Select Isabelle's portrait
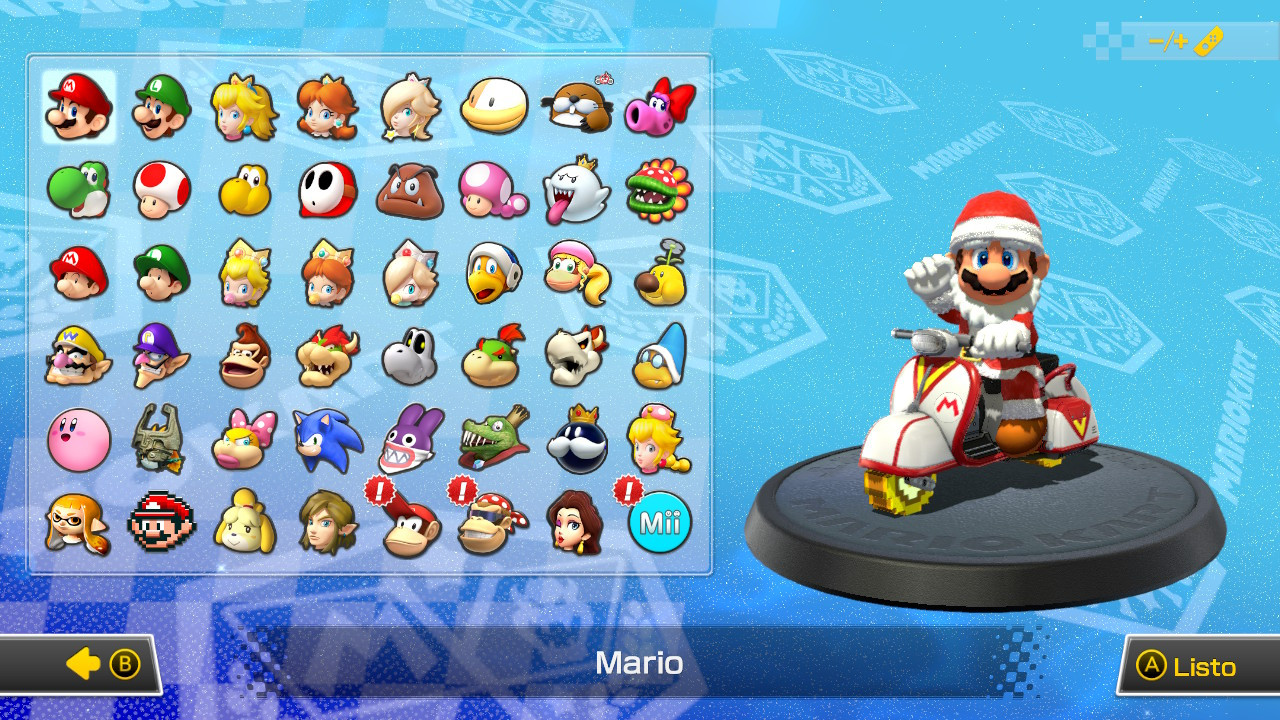Screen dimensions: 1280x720 (245, 522)
